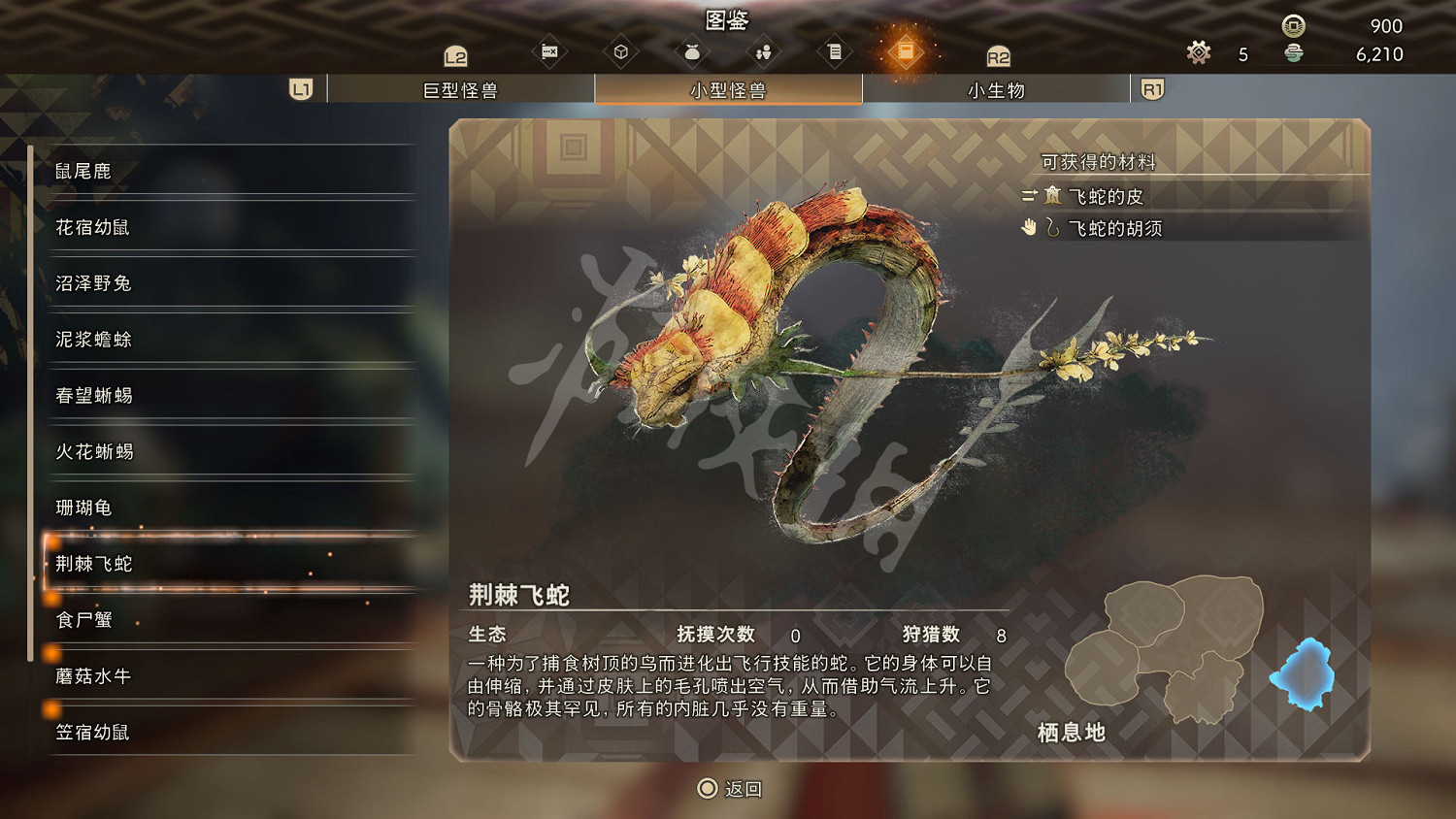Select 蘑菇水牛 in the monster list

(92, 676)
